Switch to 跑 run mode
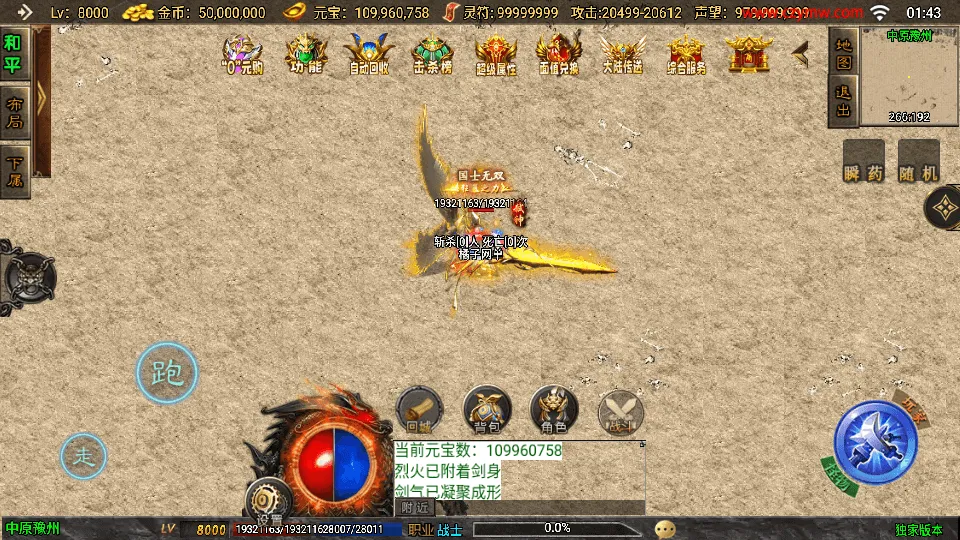Image resolution: width=960 pixels, height=540 pixels. pyautogui.click(x=166, y=373)
